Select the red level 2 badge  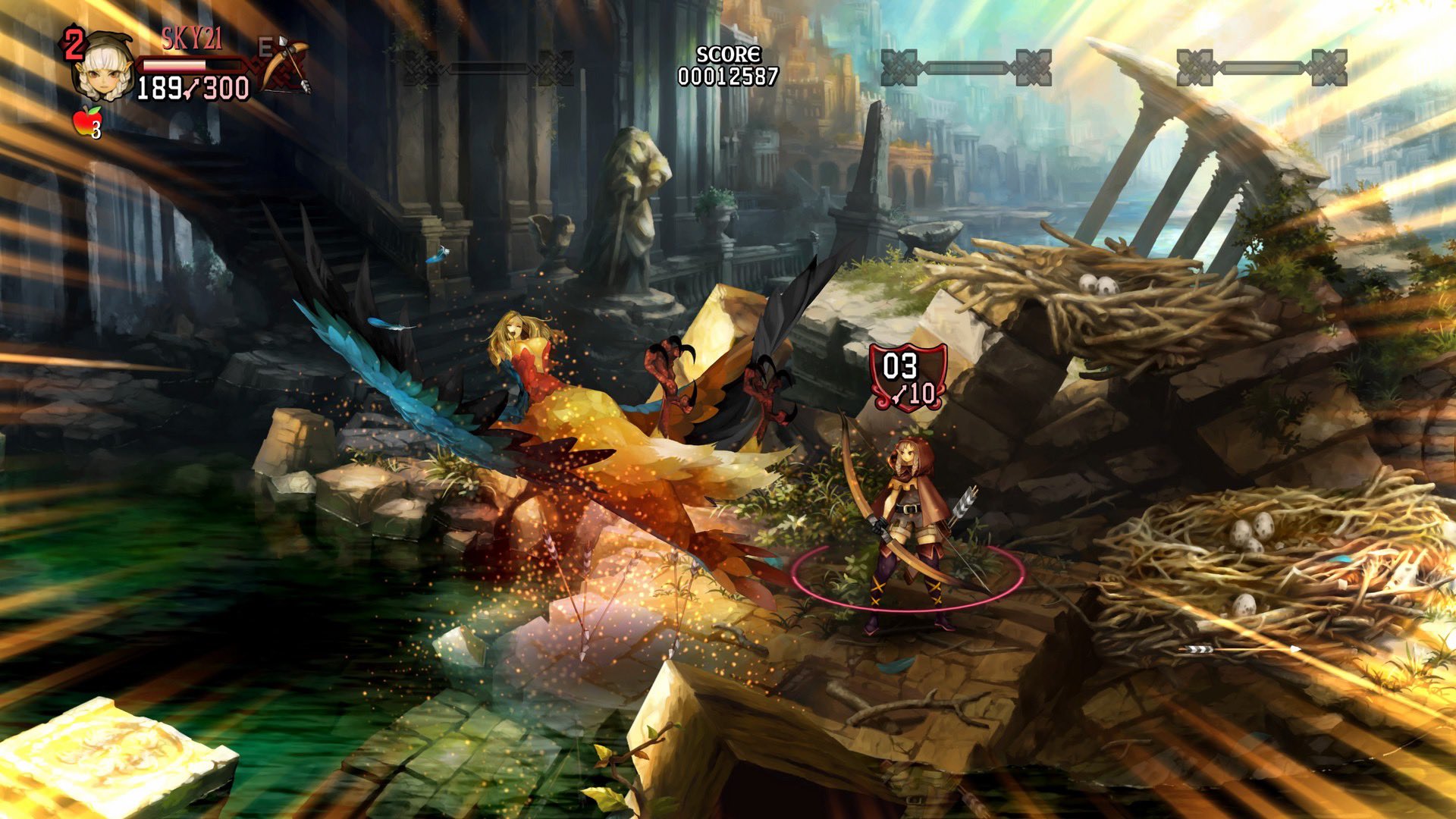tap(74, 45)
